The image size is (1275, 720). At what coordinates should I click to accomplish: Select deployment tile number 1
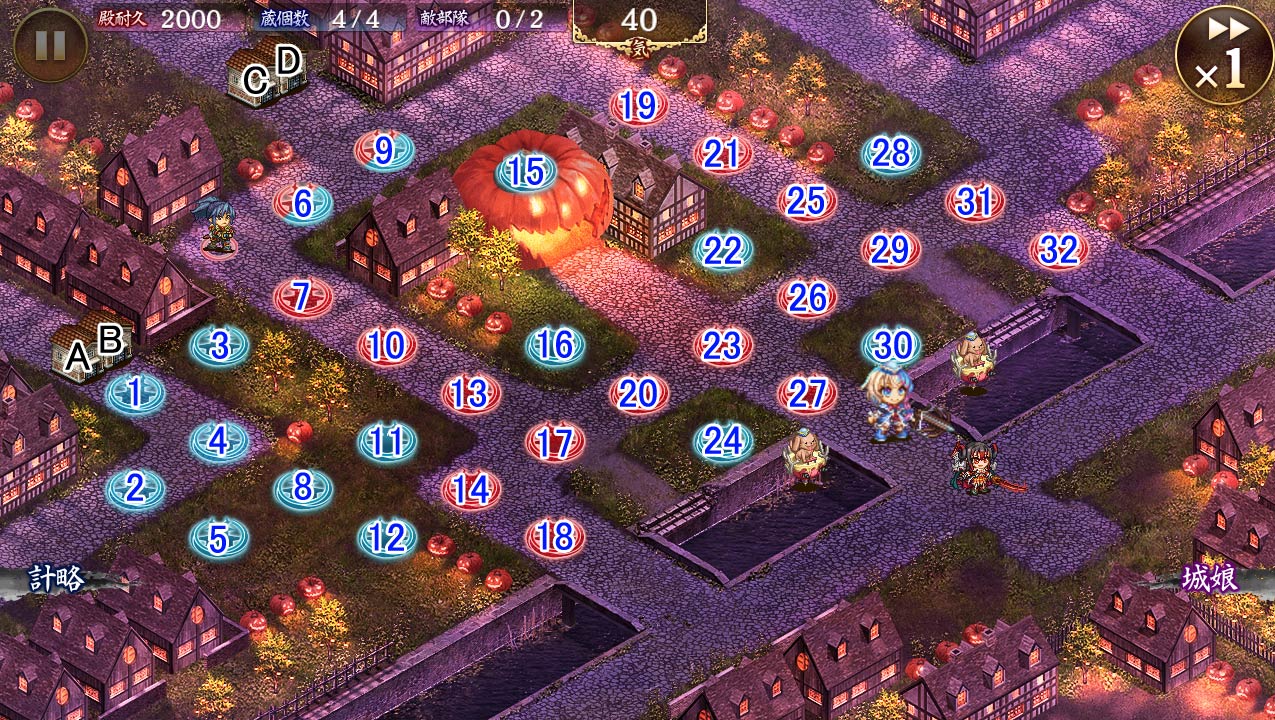pos(135,393)
